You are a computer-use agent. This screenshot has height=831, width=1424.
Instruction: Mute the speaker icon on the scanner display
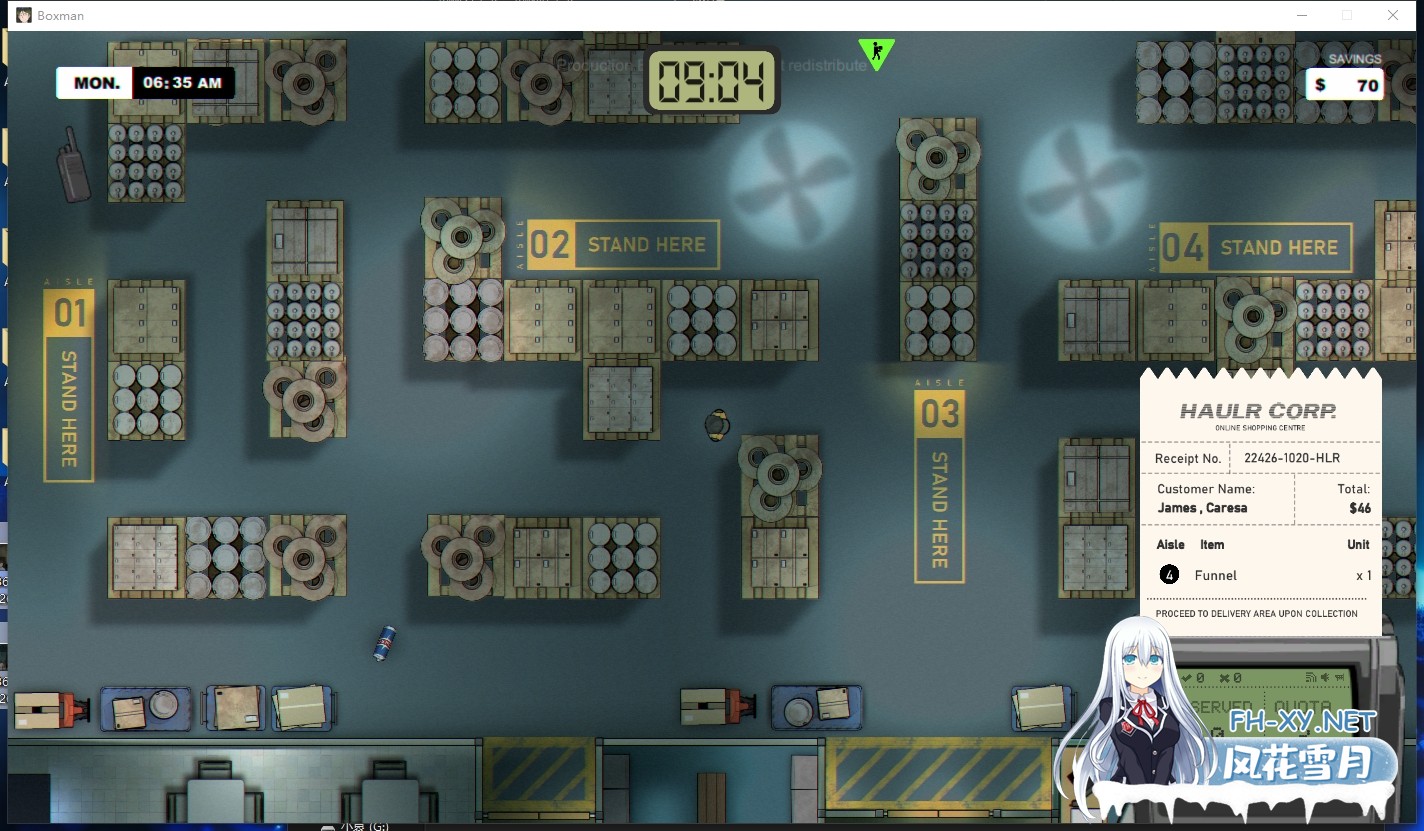click(x=1325, y=678)
